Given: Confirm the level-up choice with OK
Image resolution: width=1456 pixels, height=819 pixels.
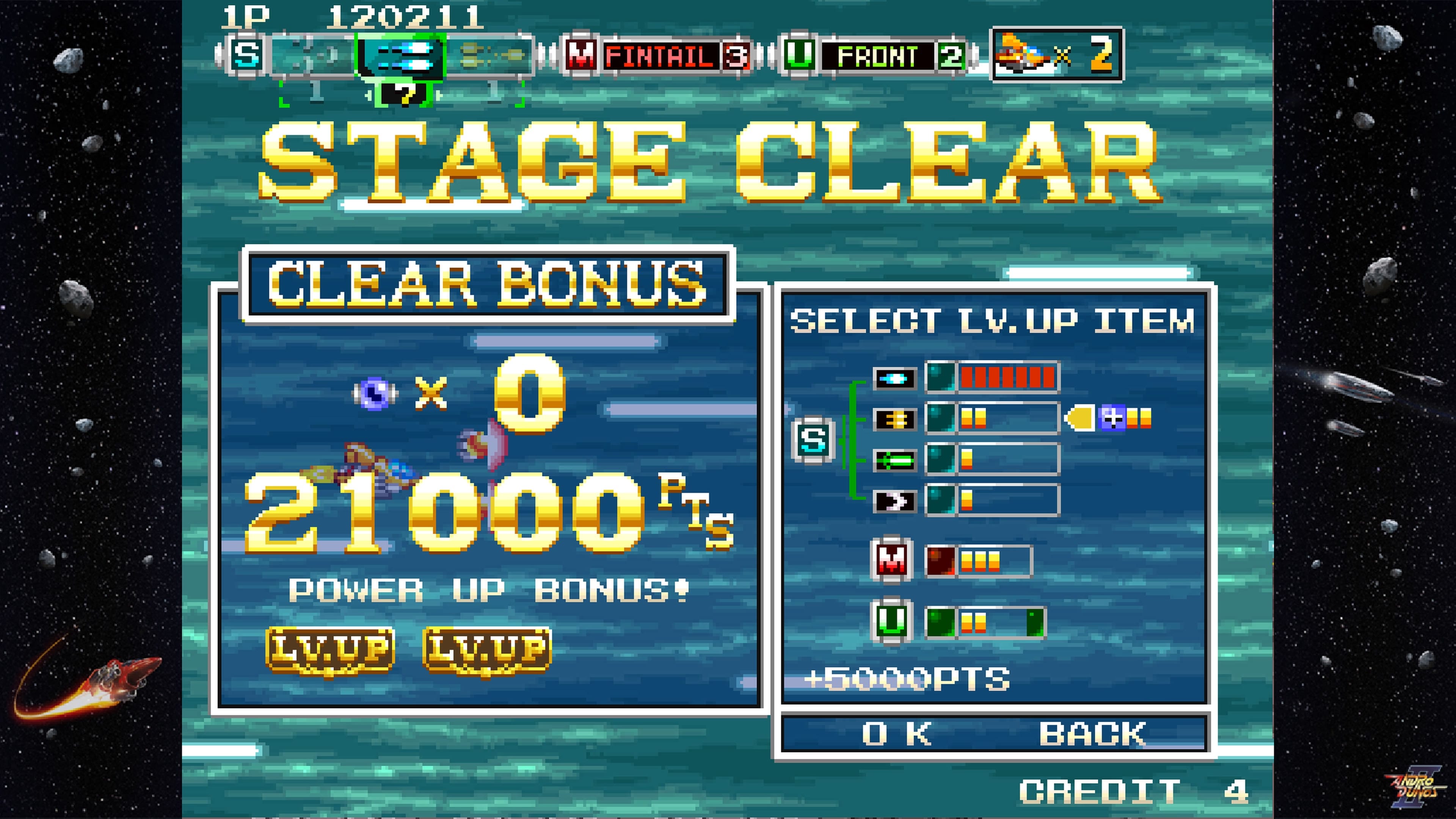Looking at the screenshot, I should pos(896,734).
